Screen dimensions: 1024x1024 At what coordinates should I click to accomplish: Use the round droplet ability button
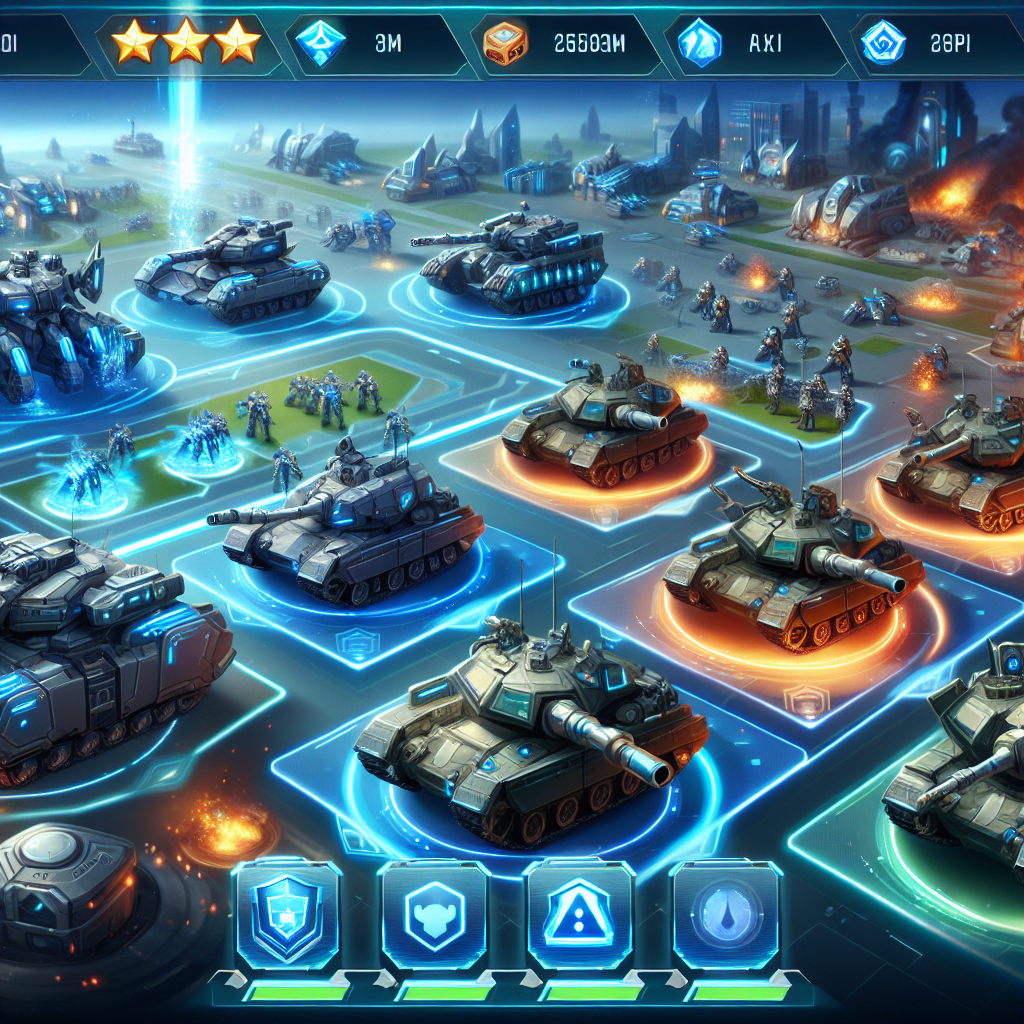[x=727, y=913]
